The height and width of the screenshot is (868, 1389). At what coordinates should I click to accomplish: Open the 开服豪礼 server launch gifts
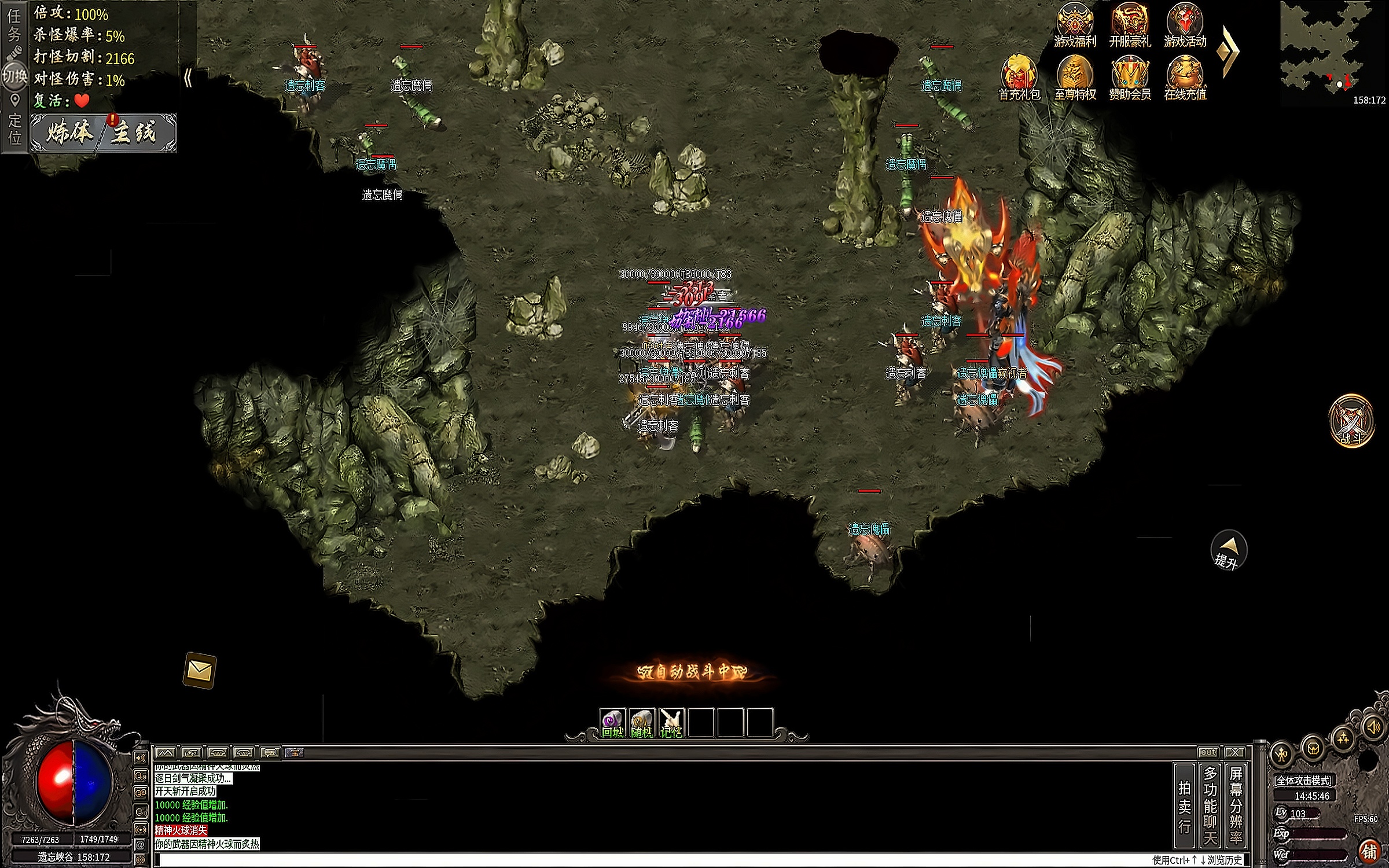[x=1130, y=25]
